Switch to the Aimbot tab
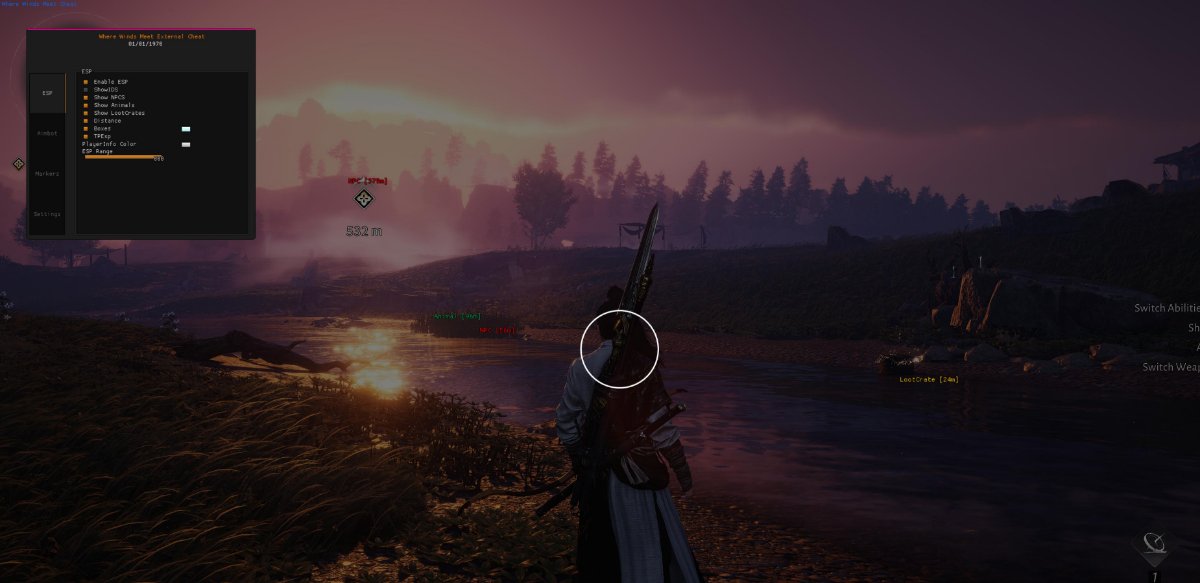 (47, 132)
